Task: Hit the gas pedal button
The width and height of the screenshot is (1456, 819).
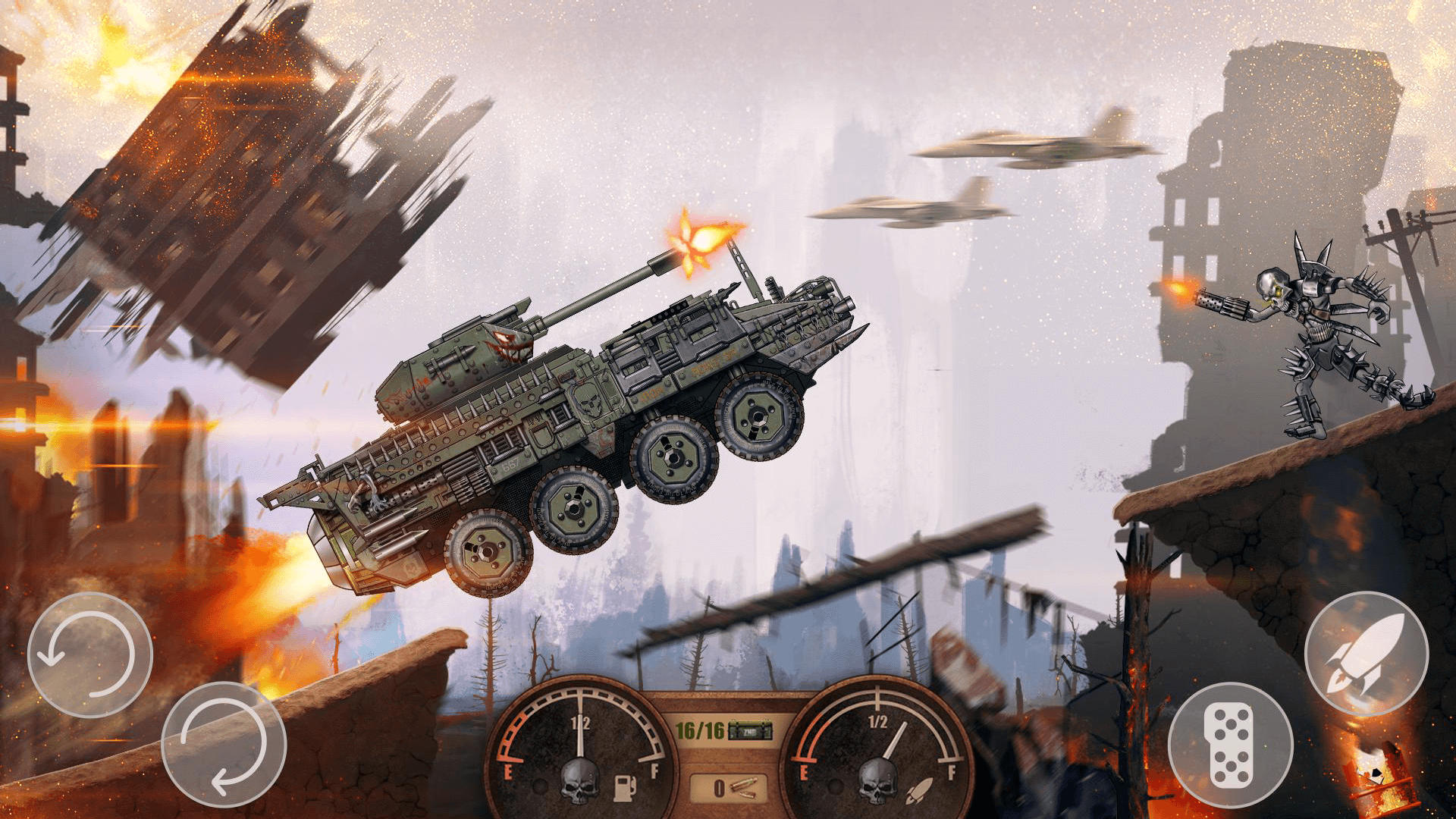Action: coord(1230,745)
